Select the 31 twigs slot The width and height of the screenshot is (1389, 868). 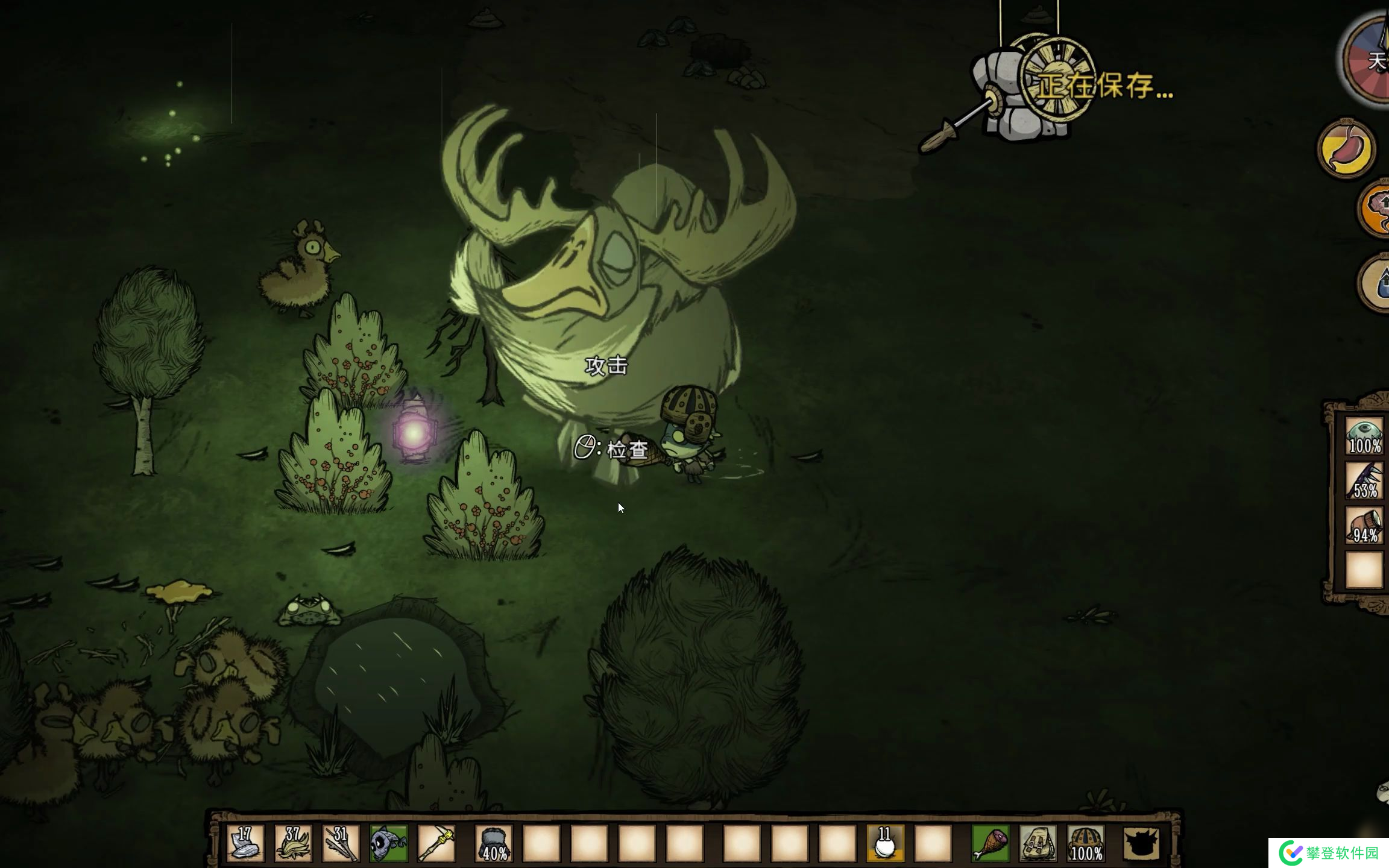pos(341,843)
